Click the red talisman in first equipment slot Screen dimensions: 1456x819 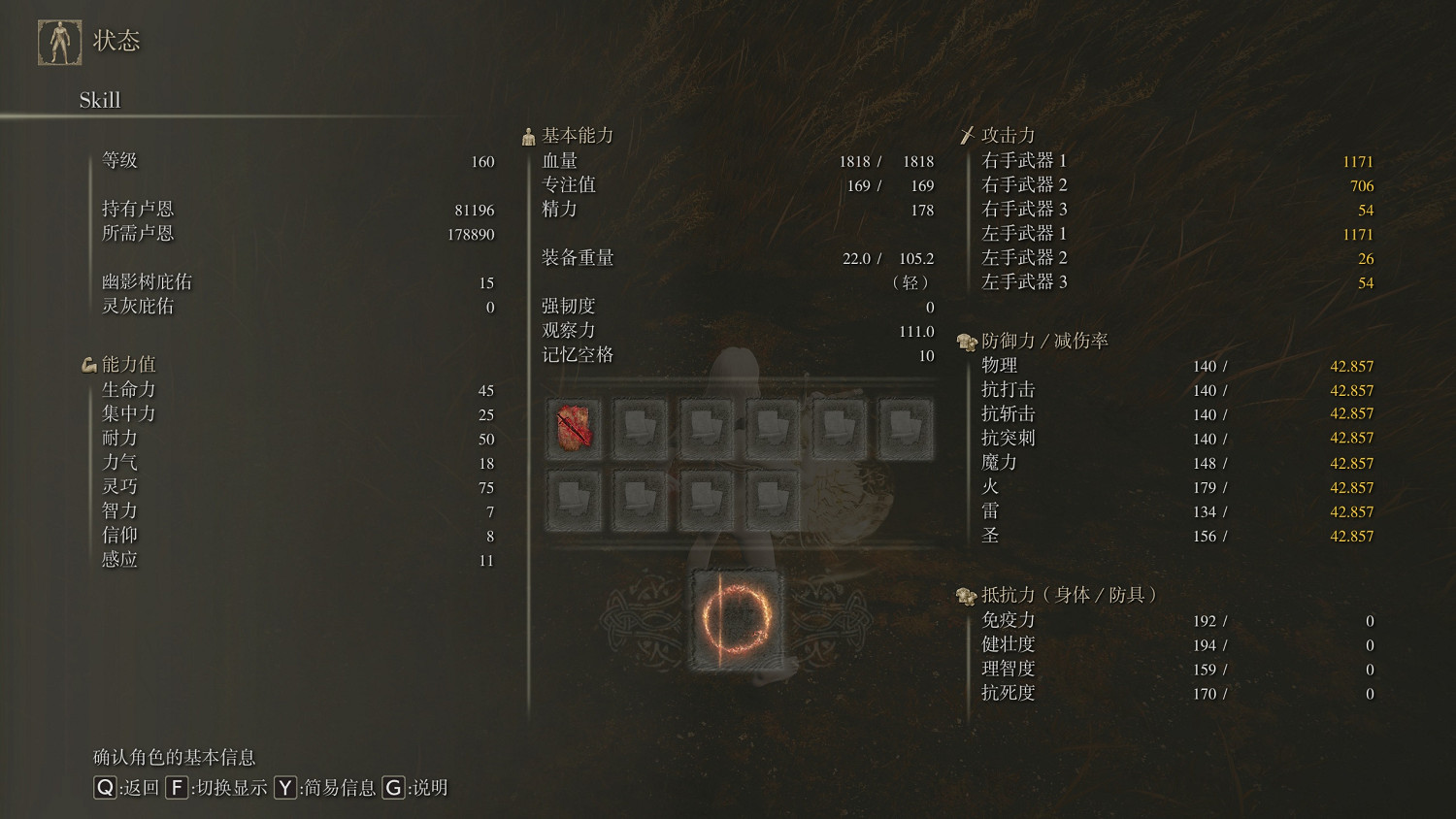(574, 428)
